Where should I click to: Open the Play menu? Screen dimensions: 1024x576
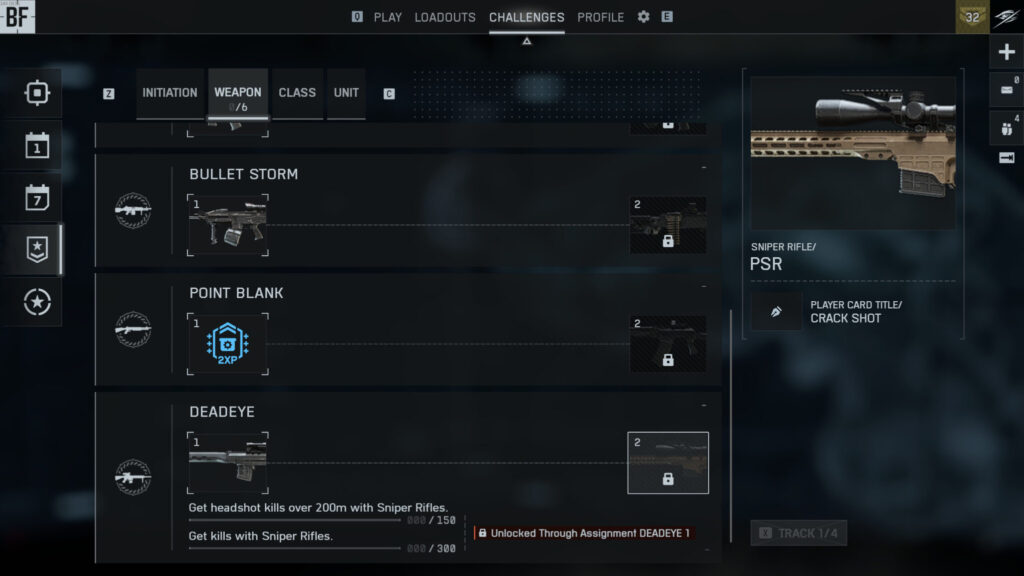(x=387, y=17)
